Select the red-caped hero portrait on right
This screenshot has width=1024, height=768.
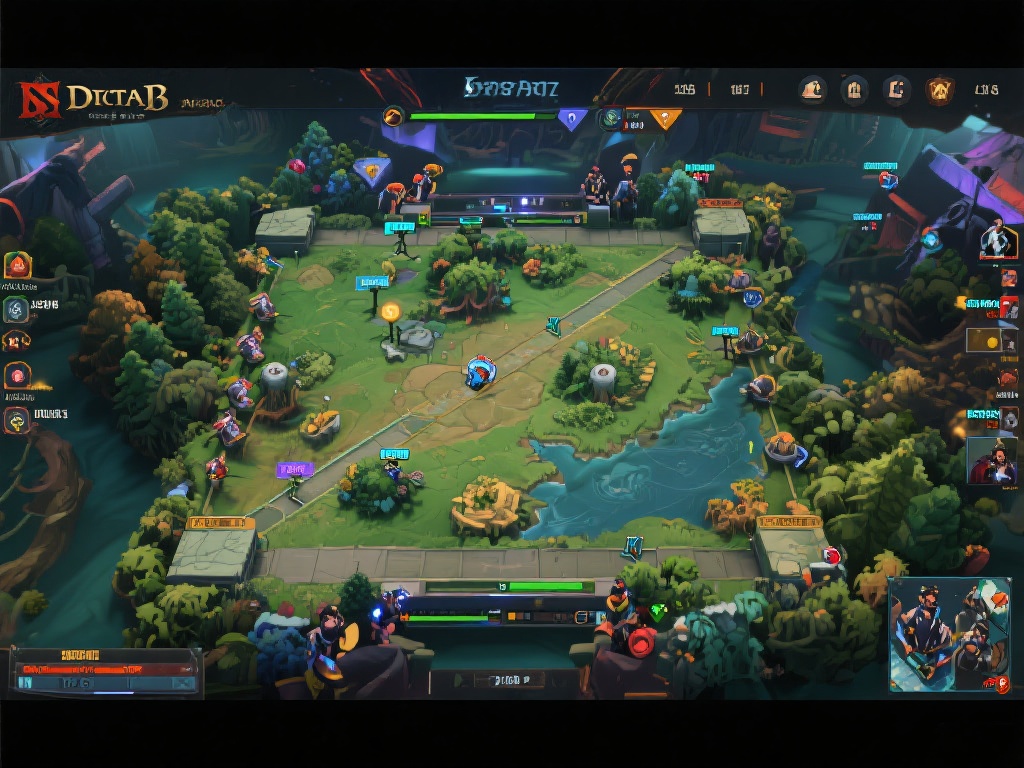(x=991, y=461)
